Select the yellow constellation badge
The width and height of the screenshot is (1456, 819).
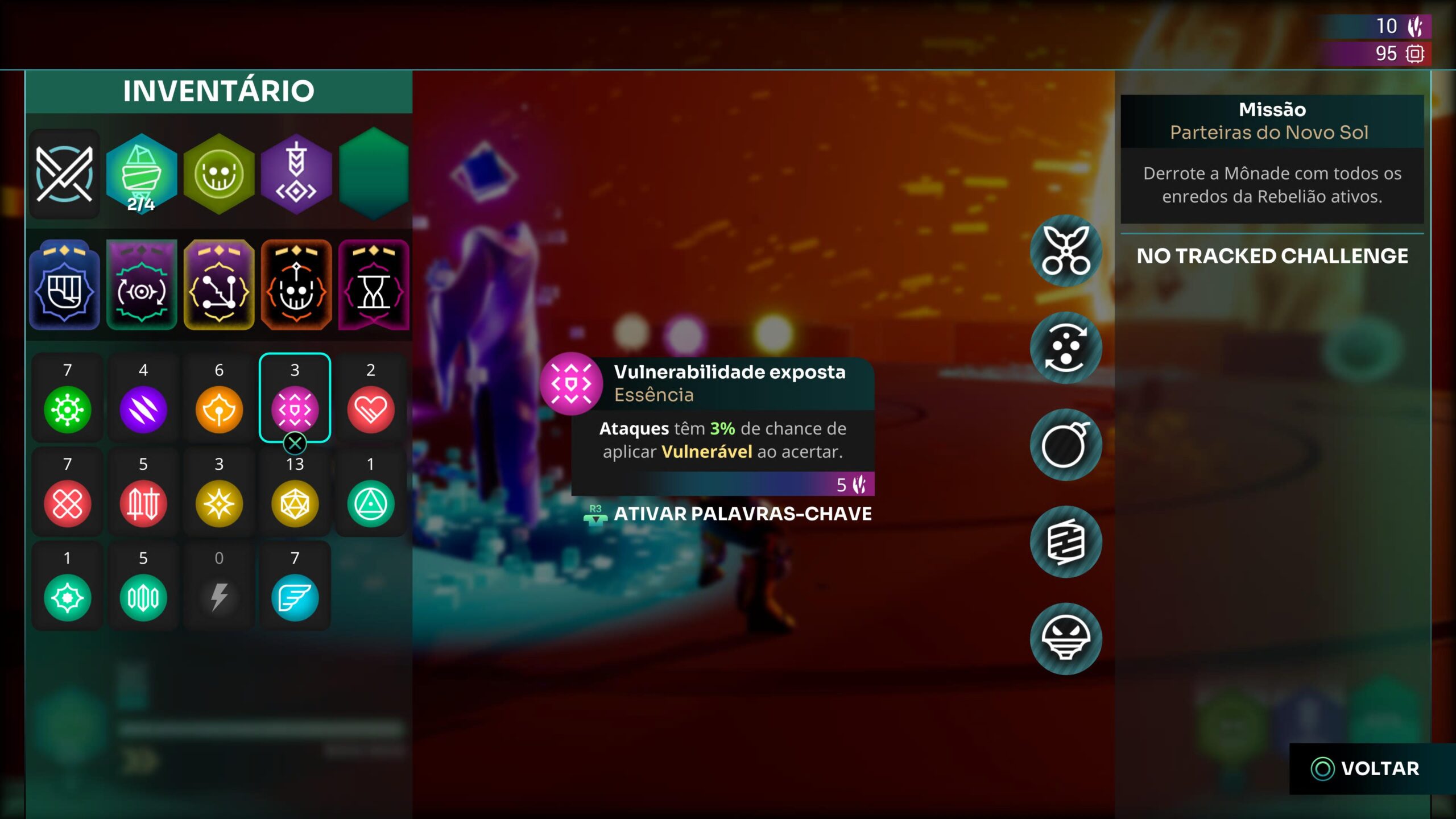pyautogui.click(x=219, y=286)
